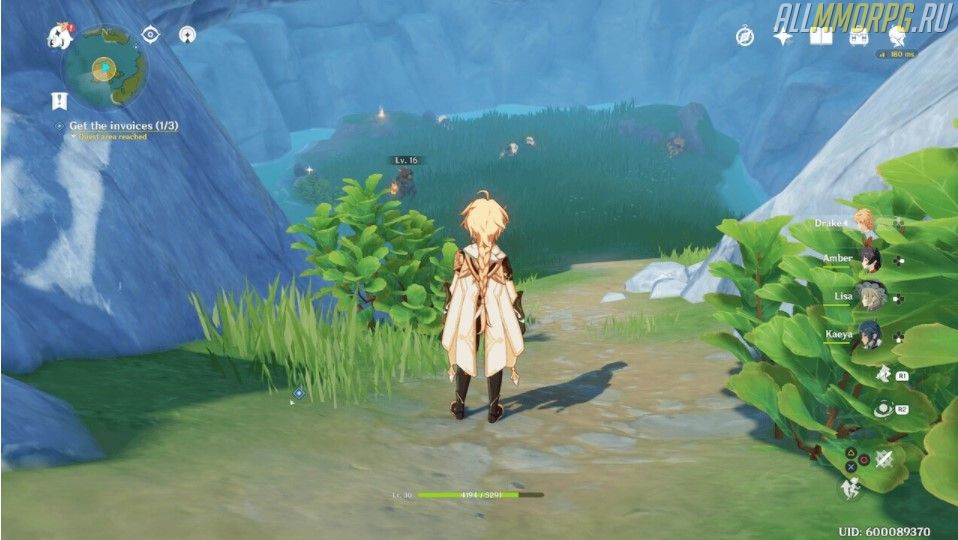Open the compass icon in the top bar
This screenshot has height=540, width=958.
click(x=745, y=37)
